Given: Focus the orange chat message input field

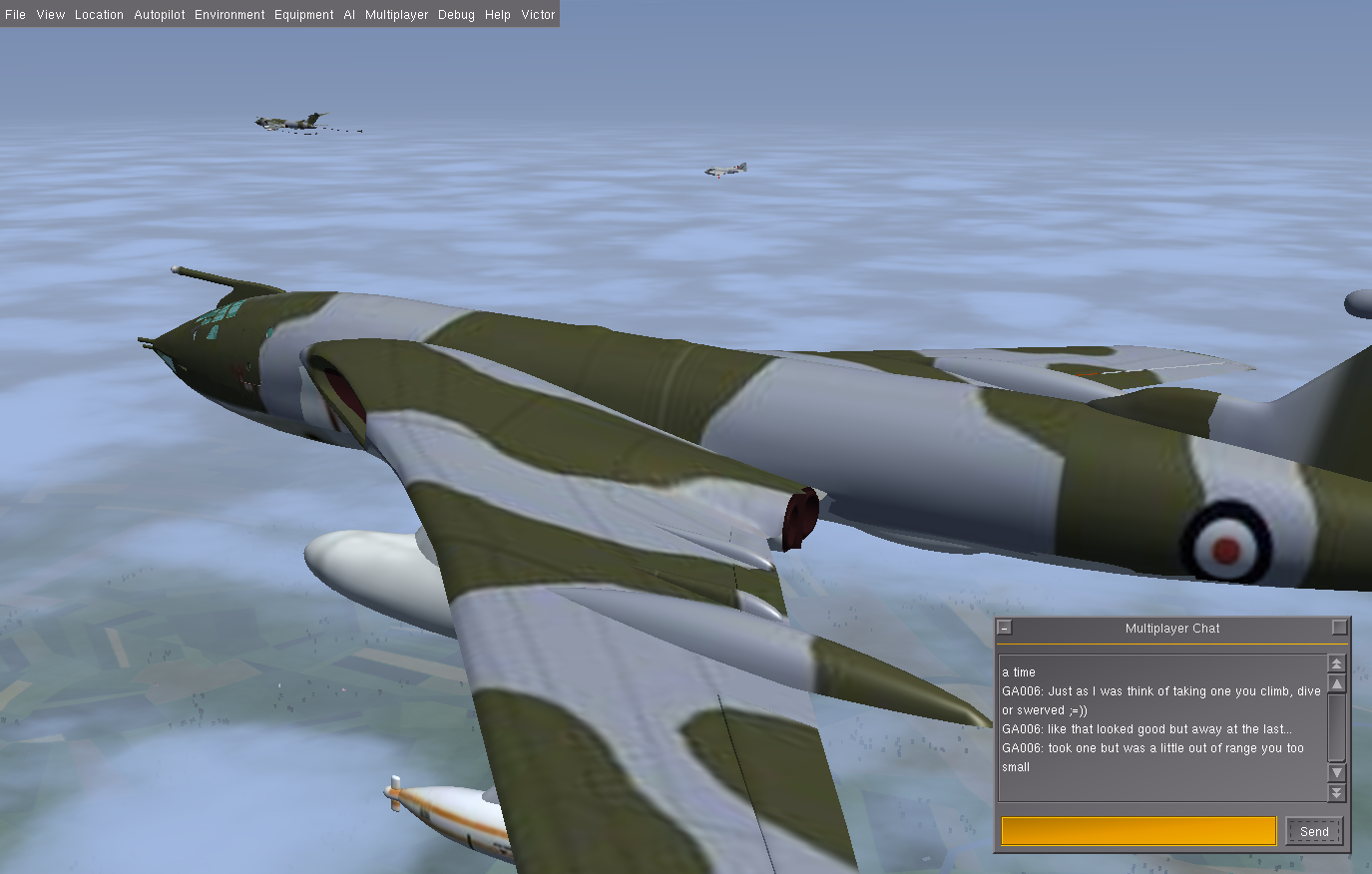Looking at the screenshot, I should pyautogui.click(x=1138, y=831).
